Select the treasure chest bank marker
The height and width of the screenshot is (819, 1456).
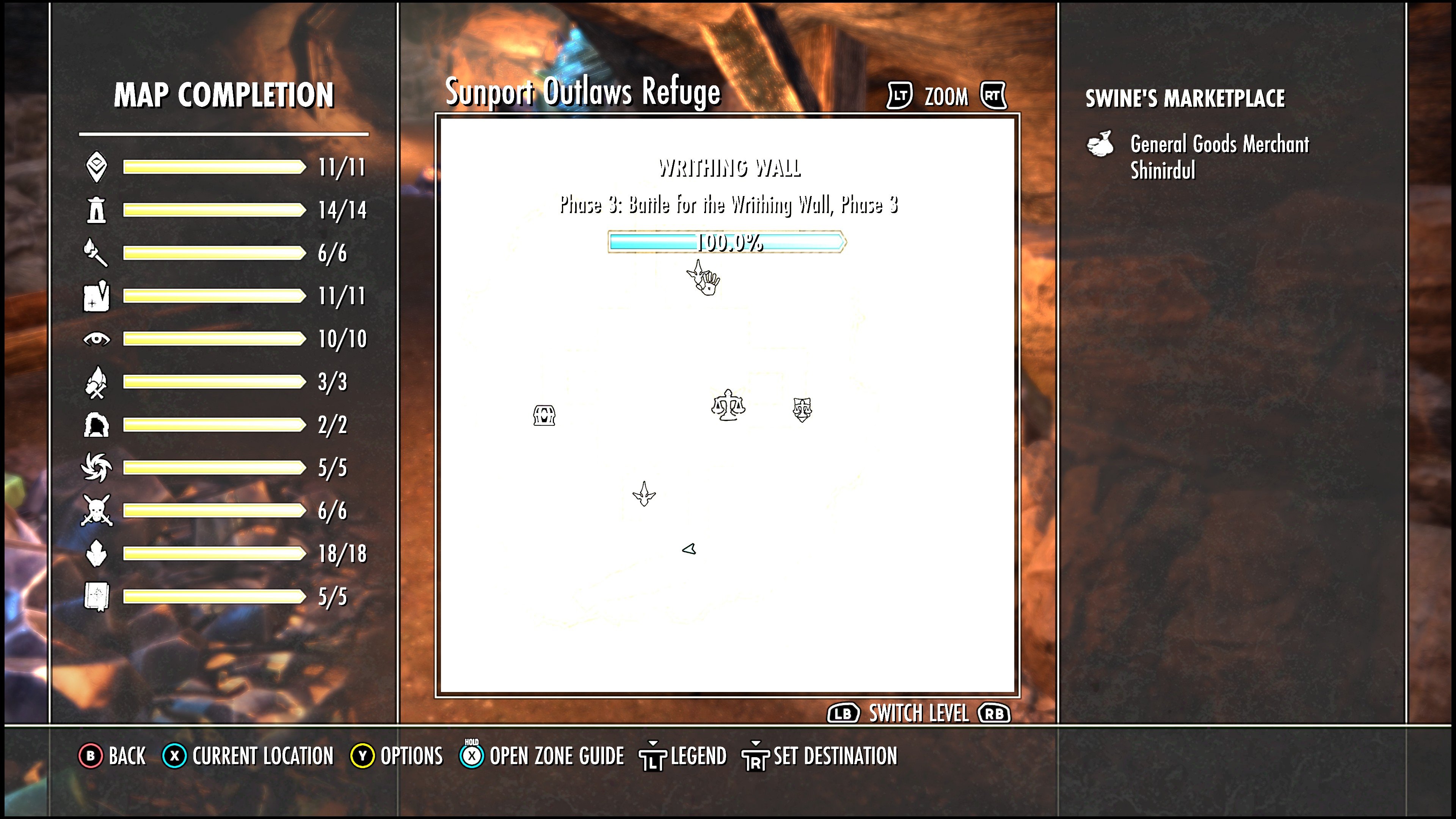[x=544, y=416]
